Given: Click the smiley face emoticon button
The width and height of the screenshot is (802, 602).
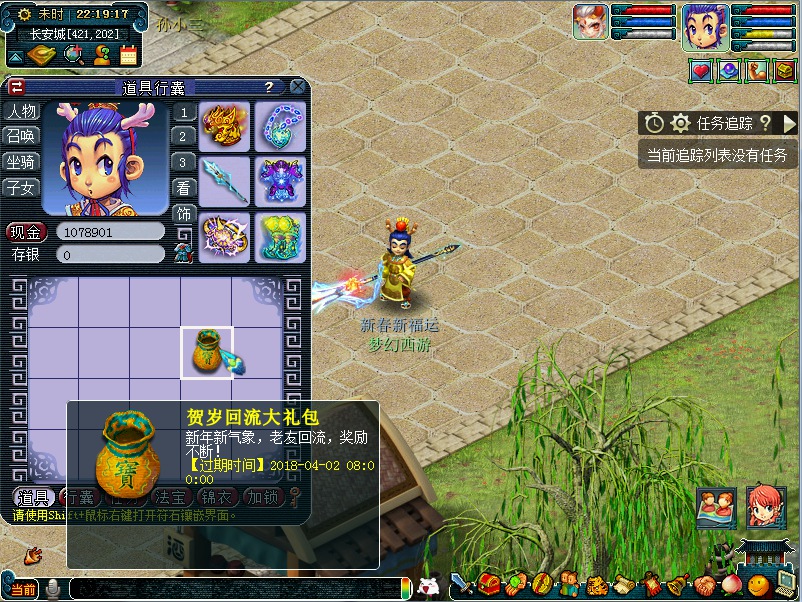Looking at the screenshot, I should (x=759, y=583).
